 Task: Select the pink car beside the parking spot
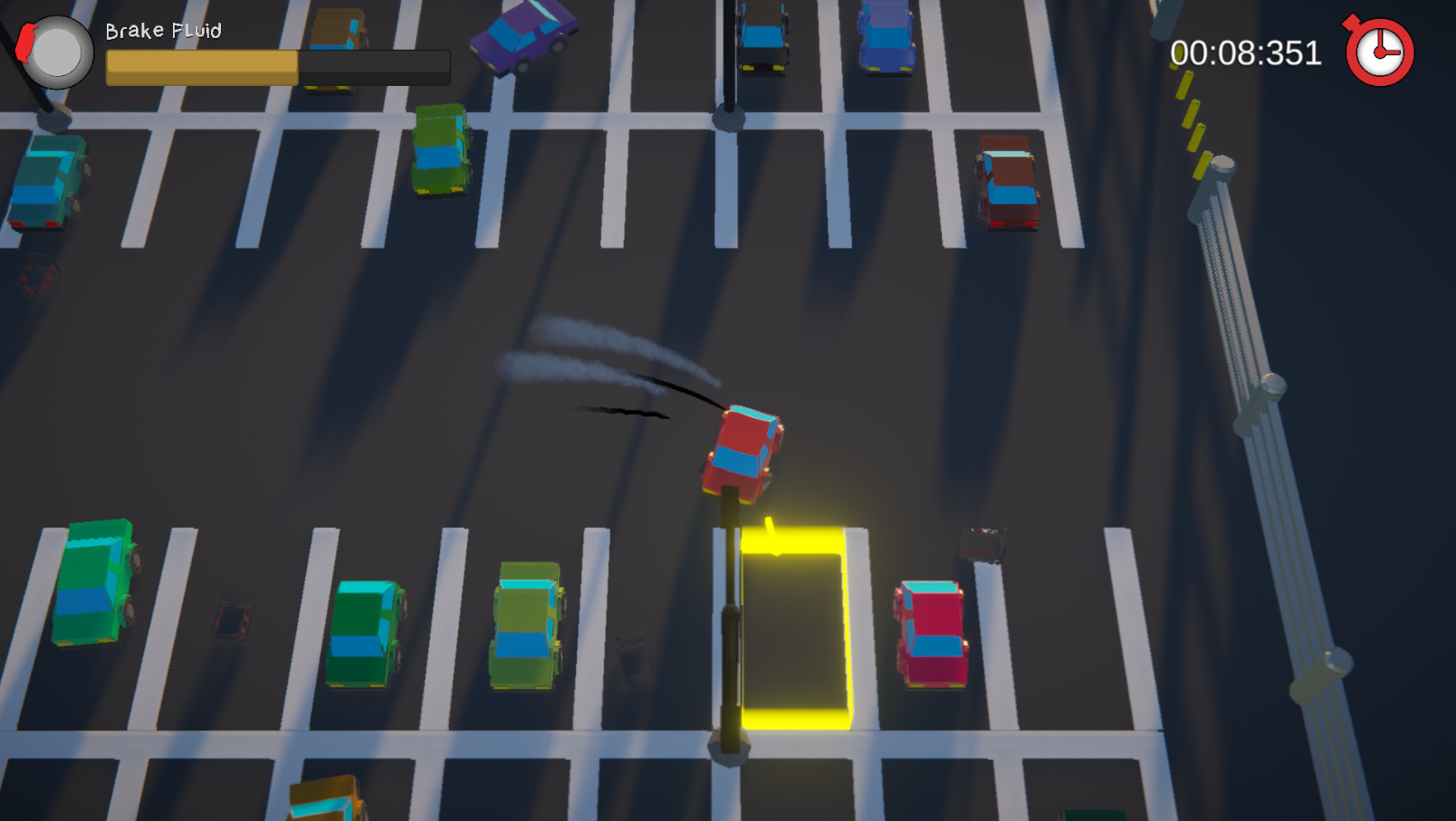(x=929, y=634)
